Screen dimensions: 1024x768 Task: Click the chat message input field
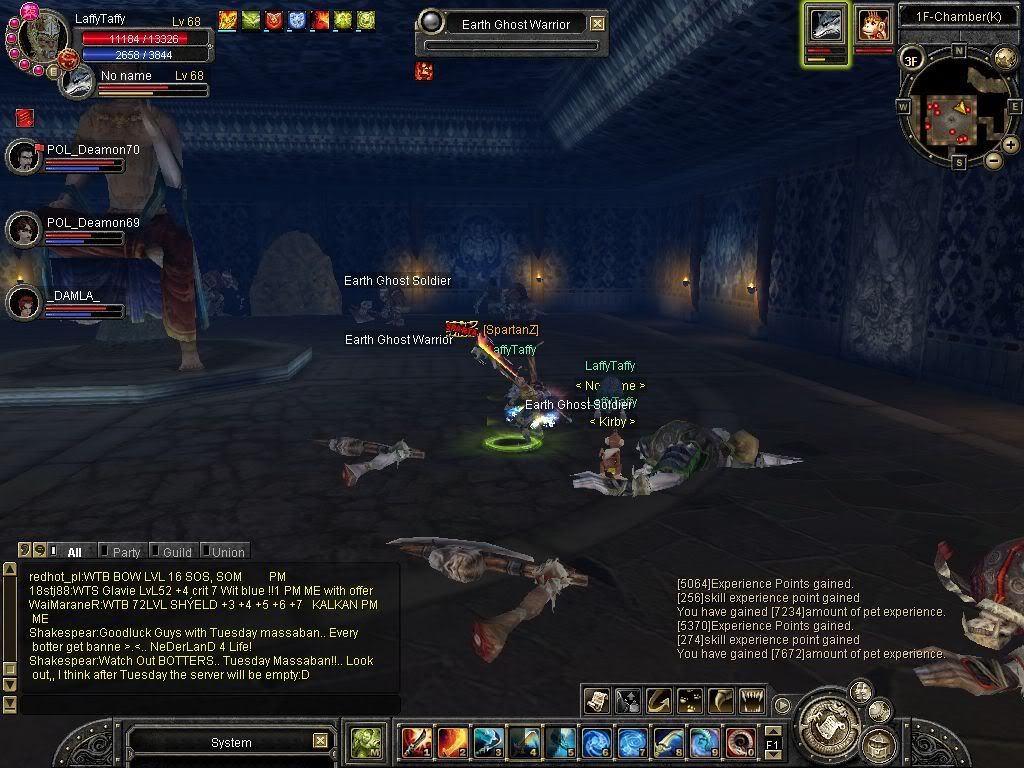point(210,704)
